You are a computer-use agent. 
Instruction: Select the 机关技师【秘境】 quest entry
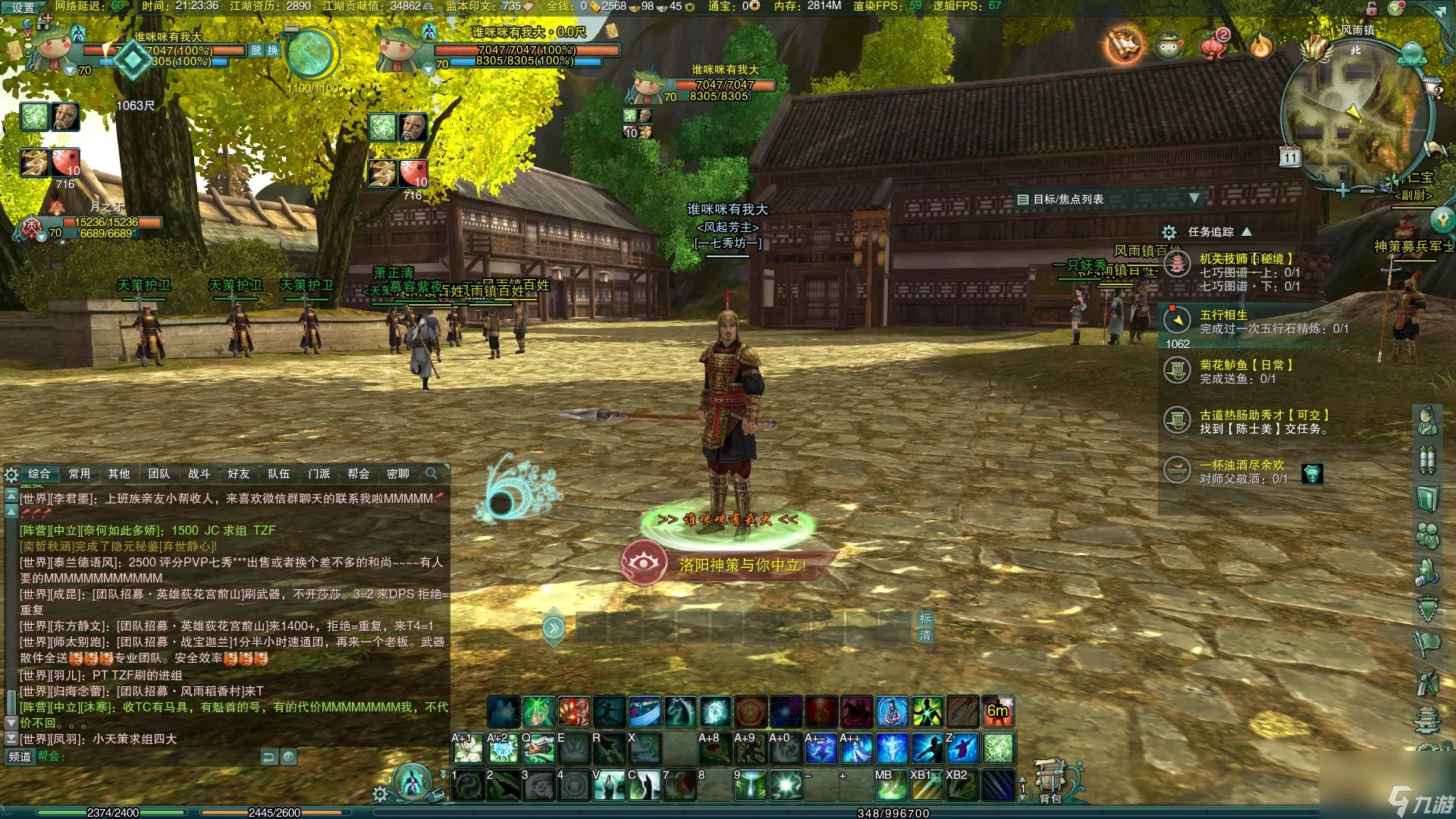point(1245,259)
